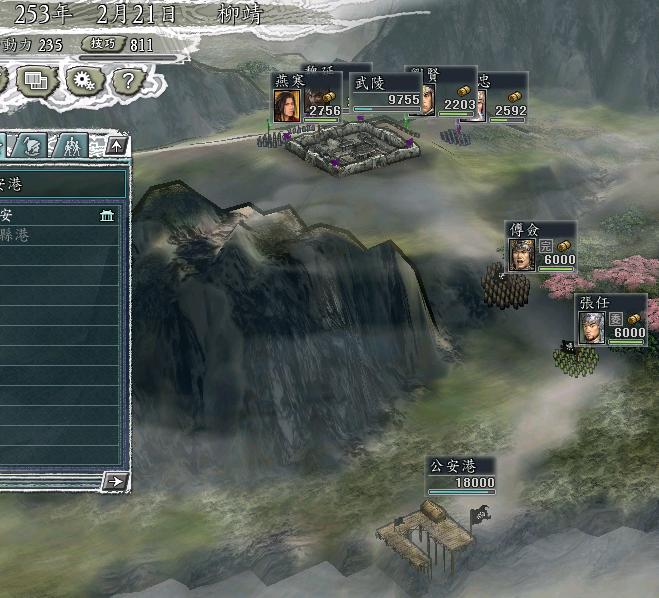The width and height of the screenshot is (659, 598).
Task: Collapse the list panel with up arrow
Action: 116,145
